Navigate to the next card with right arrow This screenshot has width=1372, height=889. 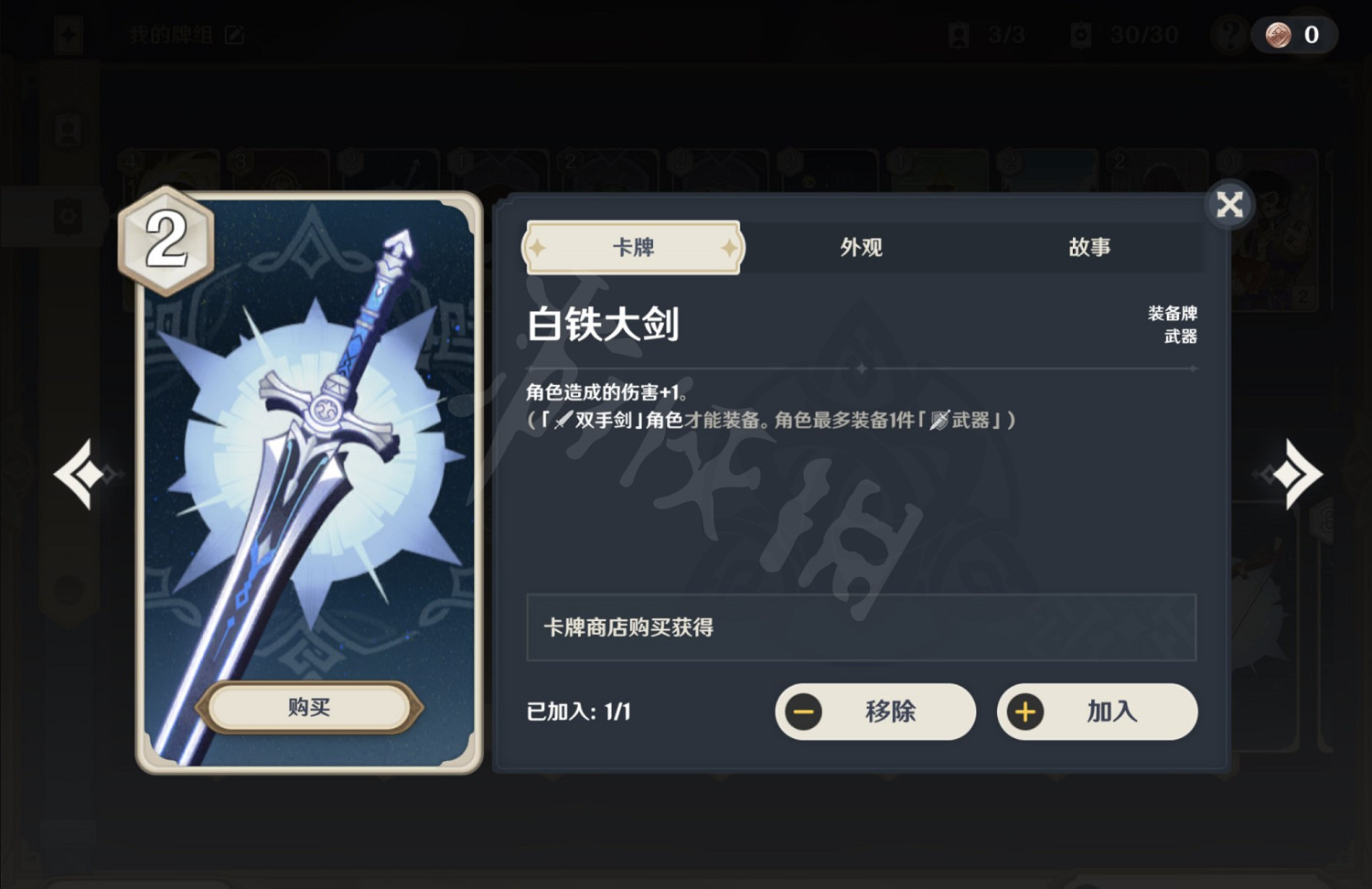click(1300, 475)
